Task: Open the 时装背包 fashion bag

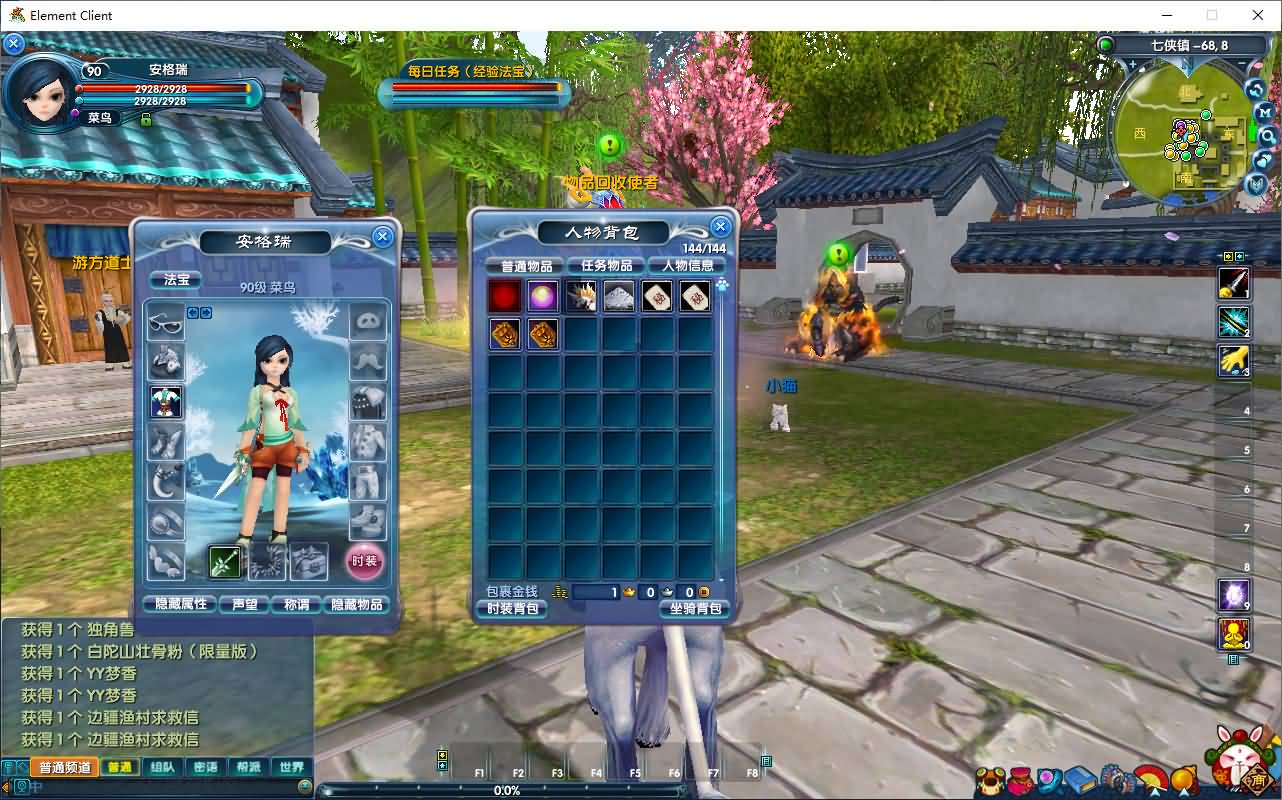Action: click(512, 608)
